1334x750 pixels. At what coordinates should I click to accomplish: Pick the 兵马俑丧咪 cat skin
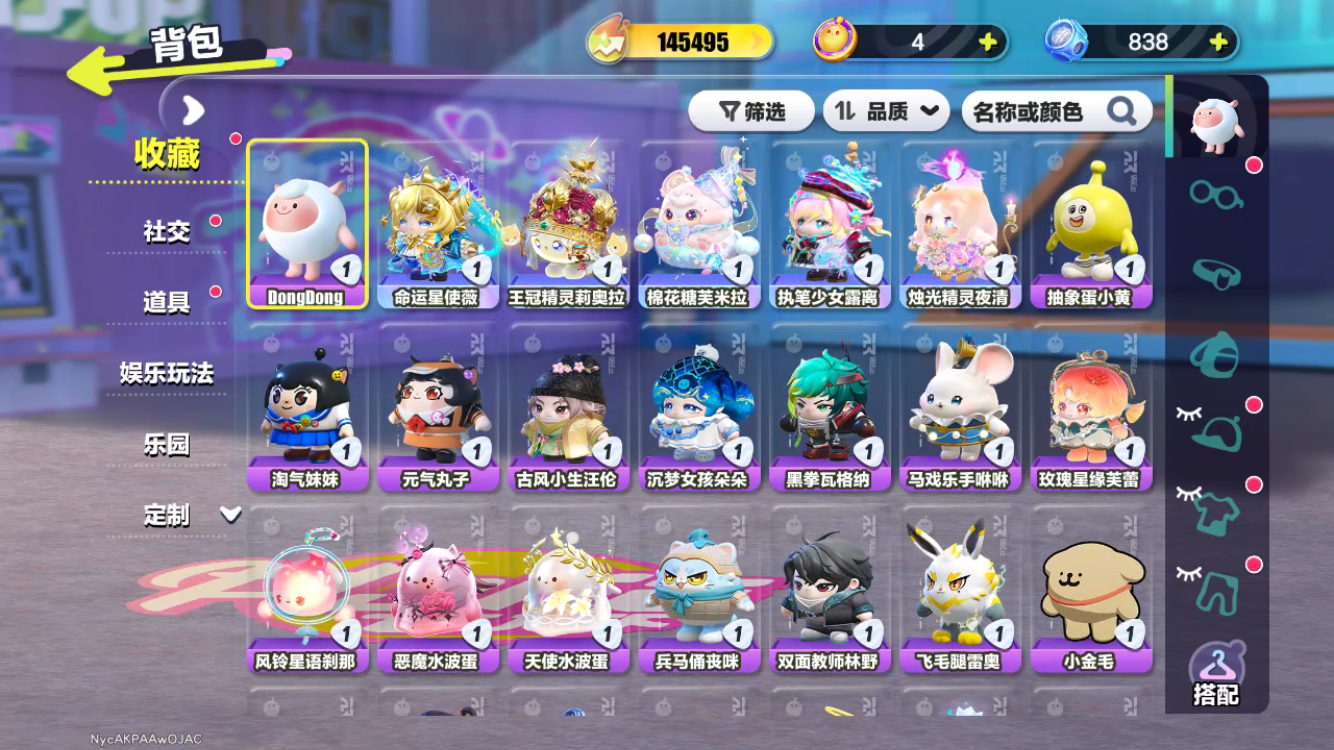pyautogui.click(x=699, y=589)
